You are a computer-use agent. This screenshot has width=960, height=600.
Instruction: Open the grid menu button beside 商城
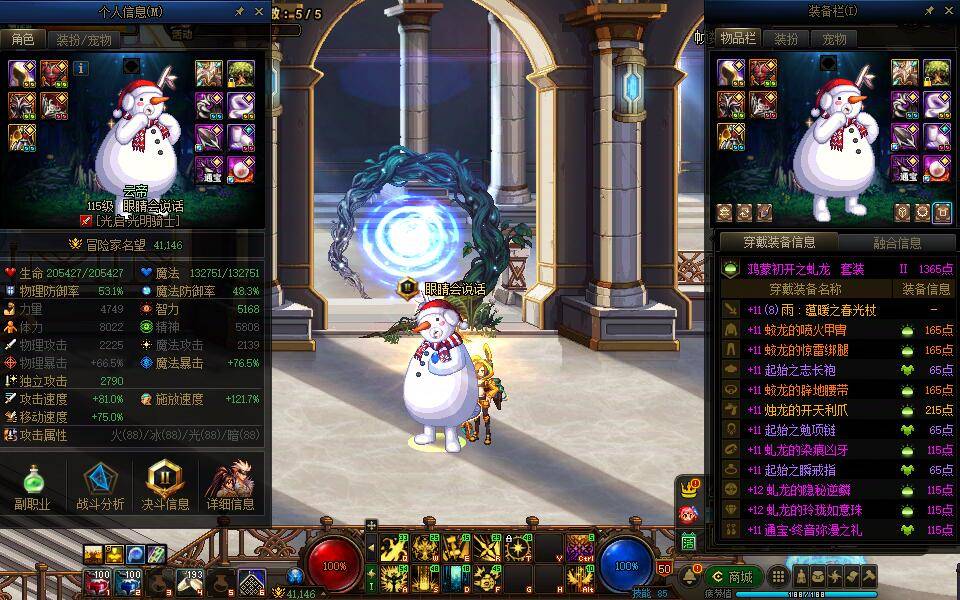pos(776,577)
